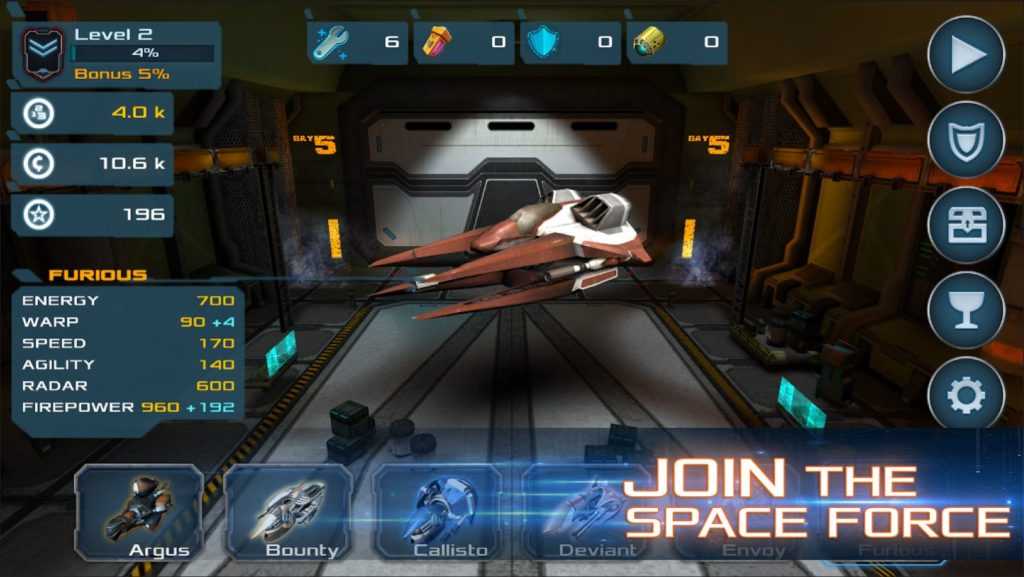Select the Argus ship thumbnail
The height and width of the screenshot is (577, 1024).
pos(139,512)
